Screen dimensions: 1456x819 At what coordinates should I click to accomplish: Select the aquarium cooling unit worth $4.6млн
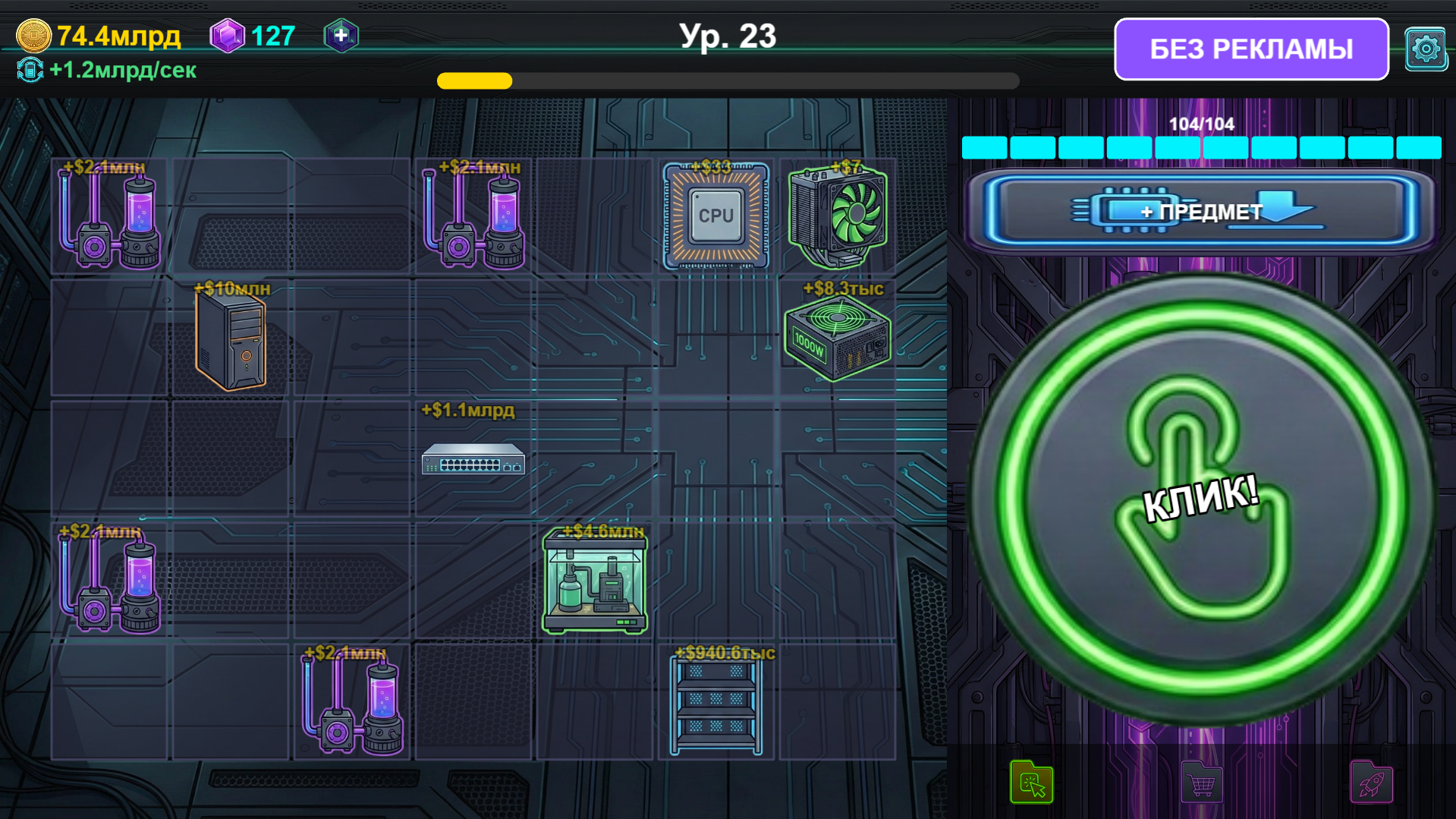click(595, 581)
